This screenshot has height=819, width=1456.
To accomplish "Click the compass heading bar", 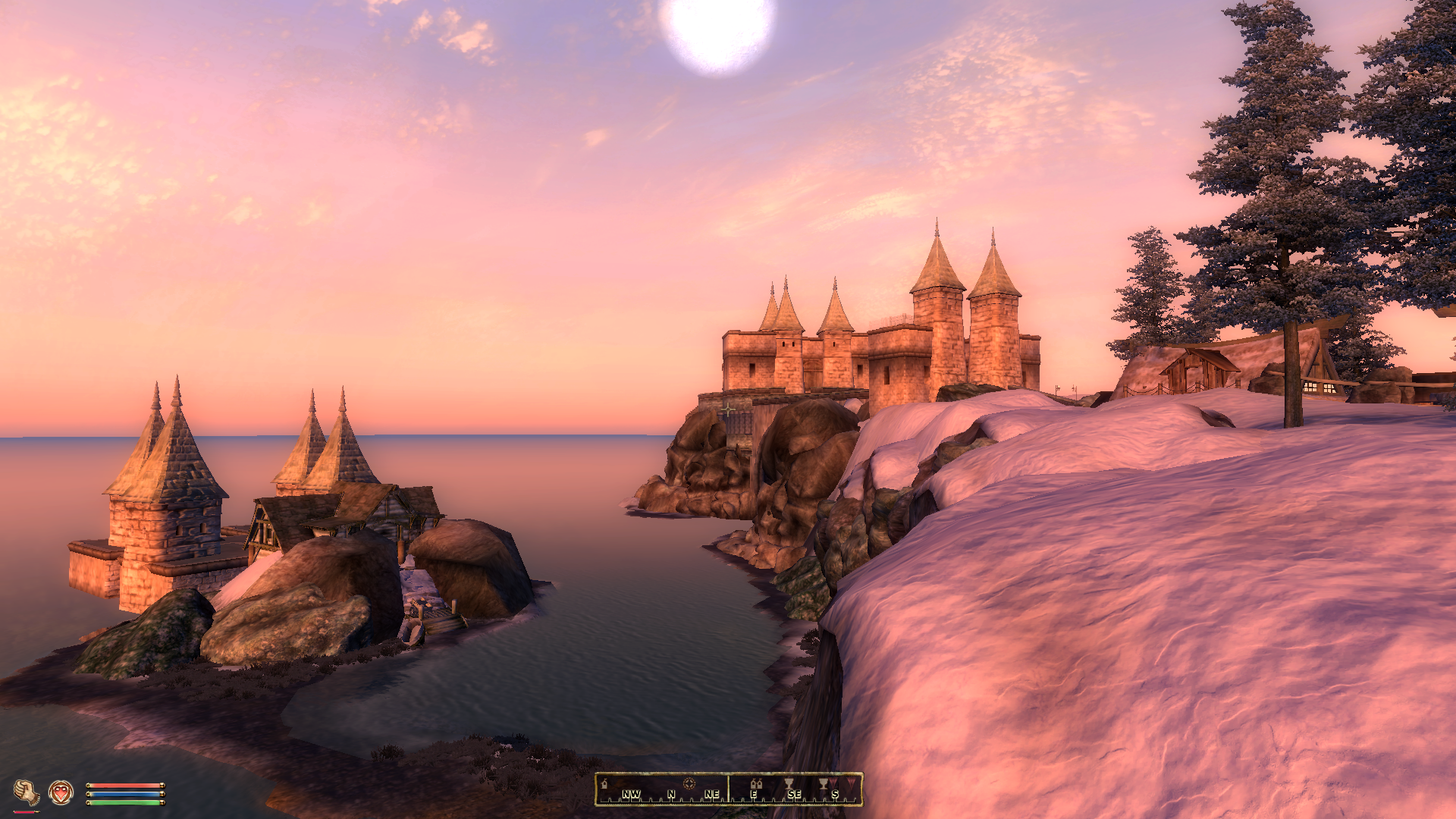I will tap(728, 789).
